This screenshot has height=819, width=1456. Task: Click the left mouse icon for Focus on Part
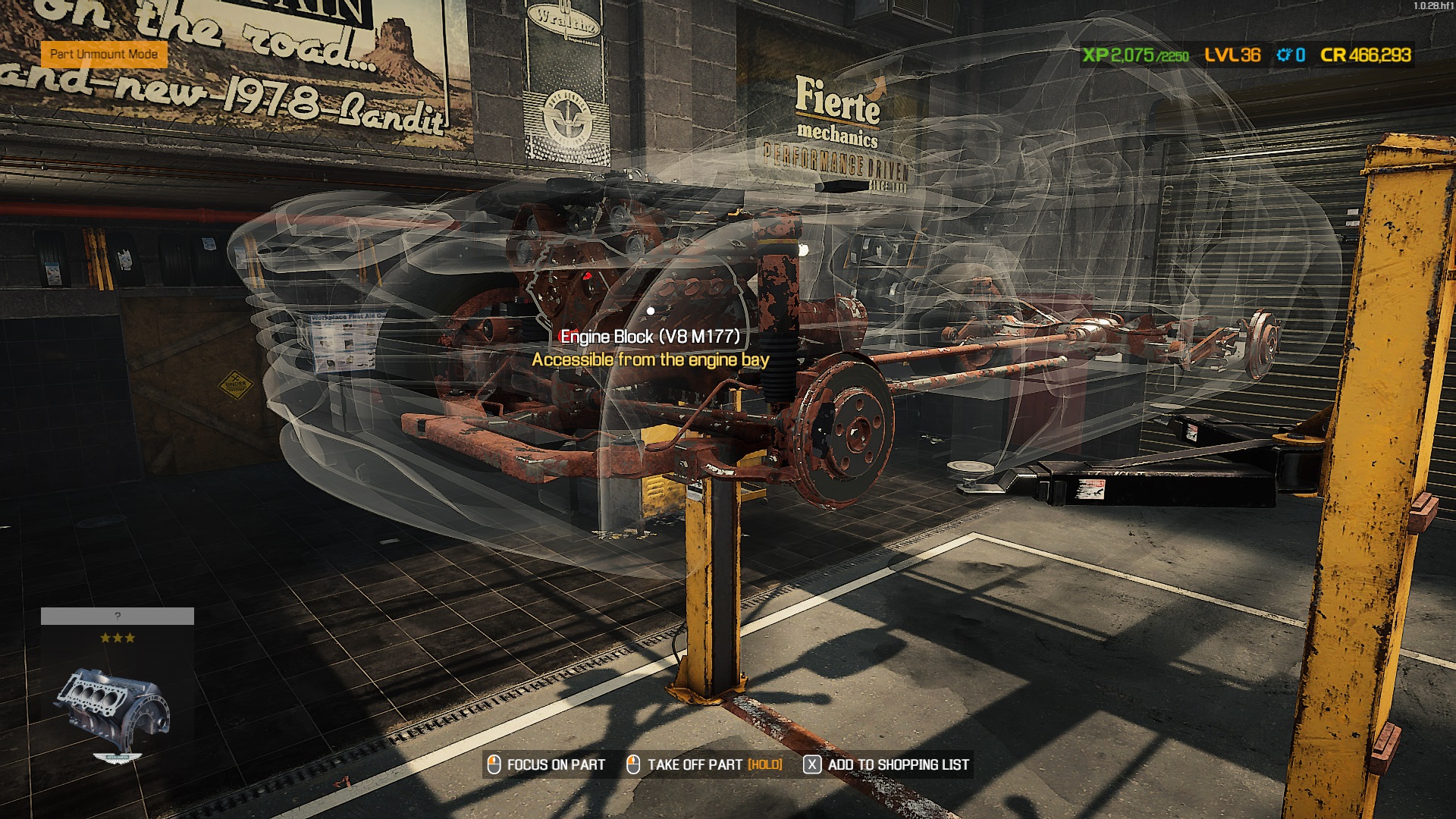494,765
